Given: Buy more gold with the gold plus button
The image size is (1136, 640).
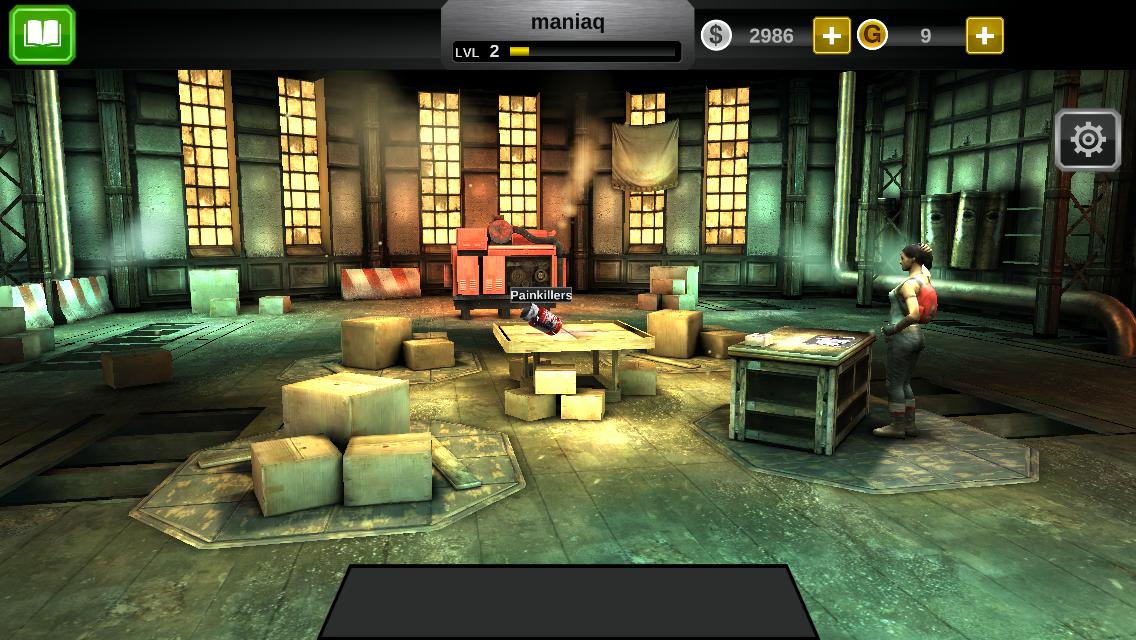Looking at the screenshot, I should (984, 36).
